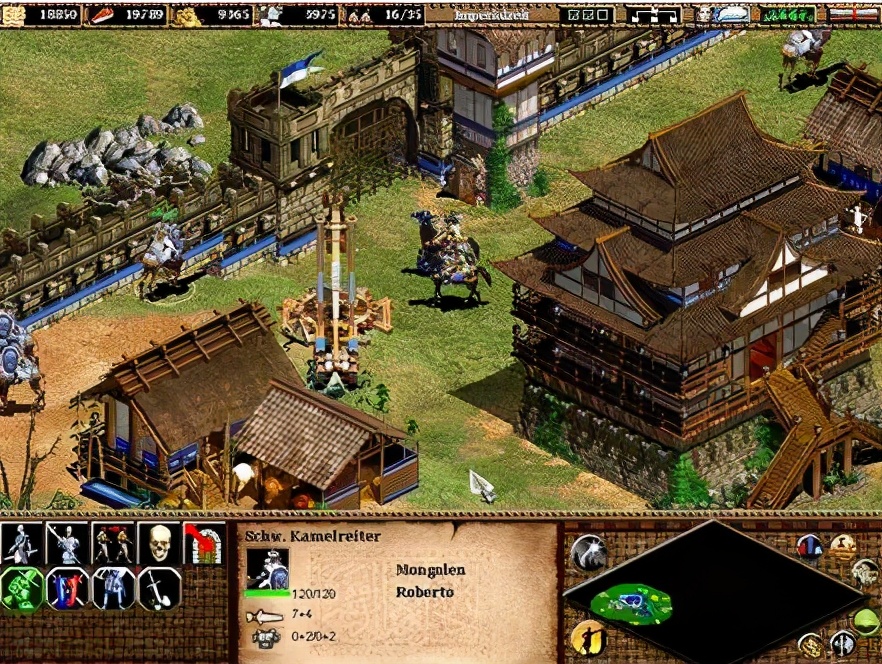
Task: Activate the guard command with the spear soldier
Action: click(x=68, y=544)
